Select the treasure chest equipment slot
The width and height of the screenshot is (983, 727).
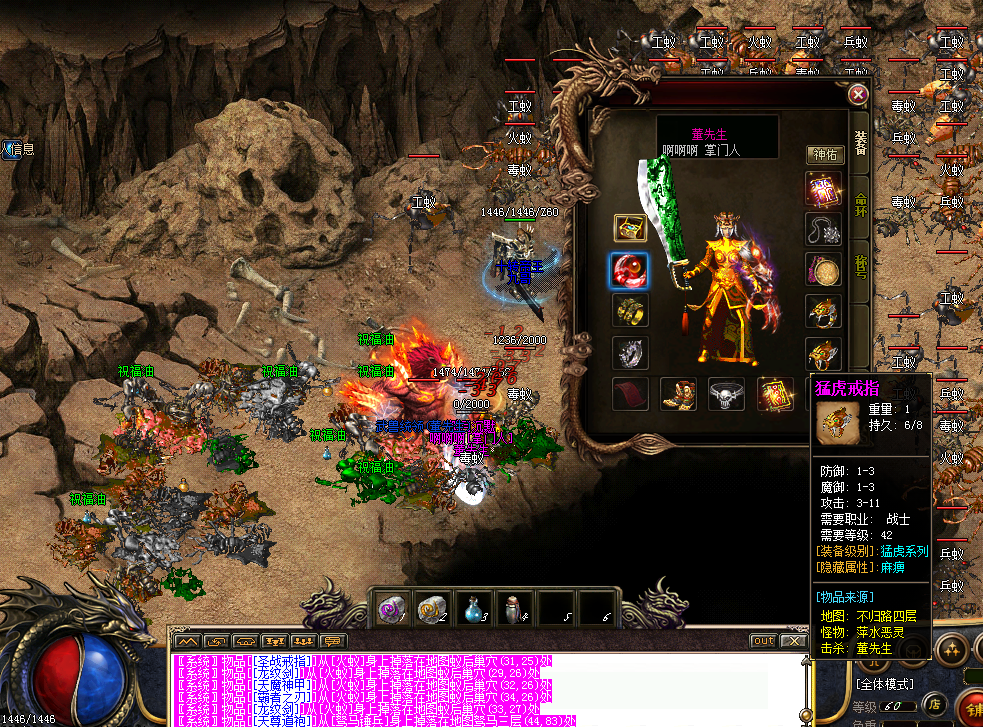630,227
